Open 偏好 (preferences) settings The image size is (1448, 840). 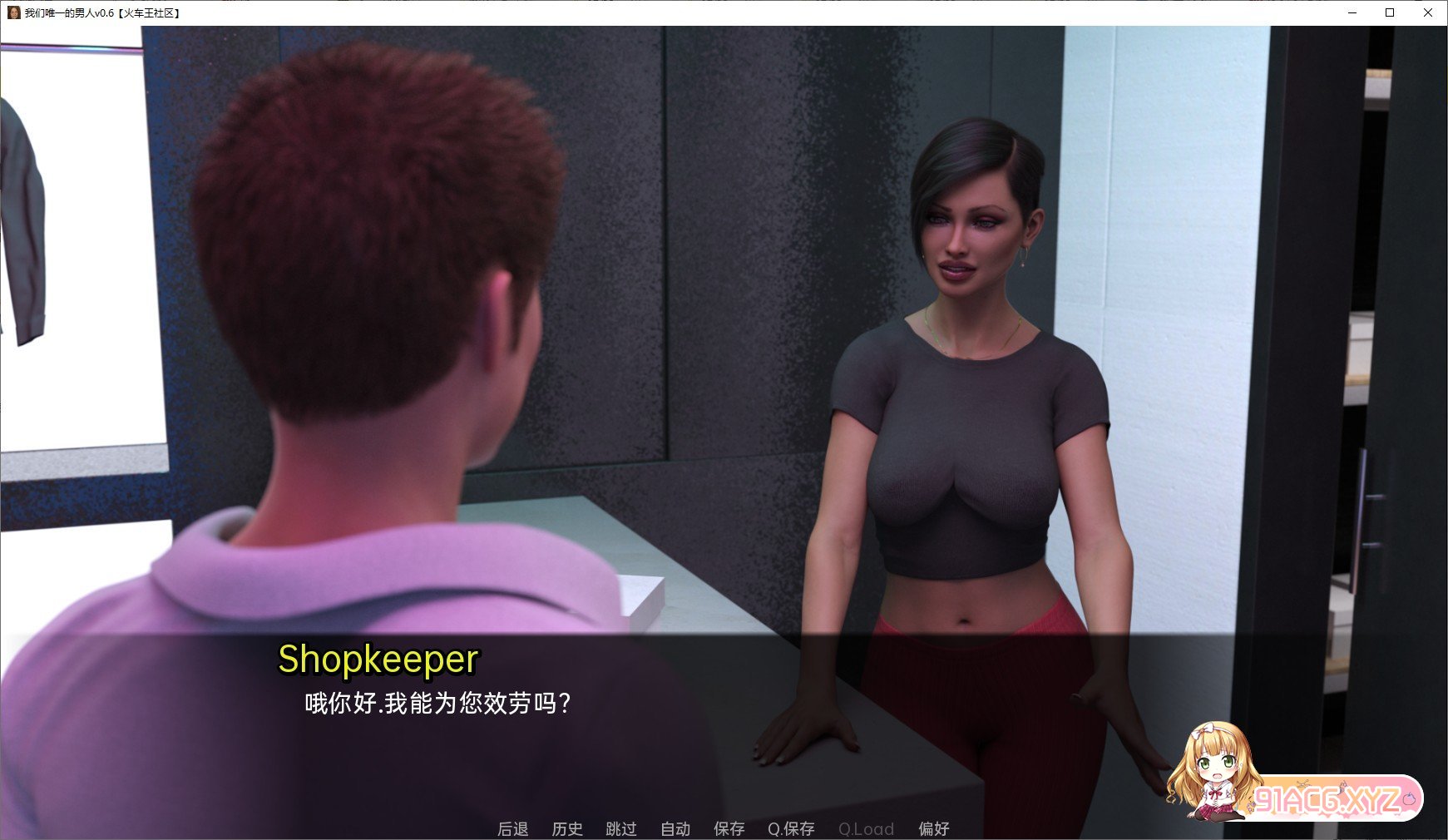coord(933,828)
